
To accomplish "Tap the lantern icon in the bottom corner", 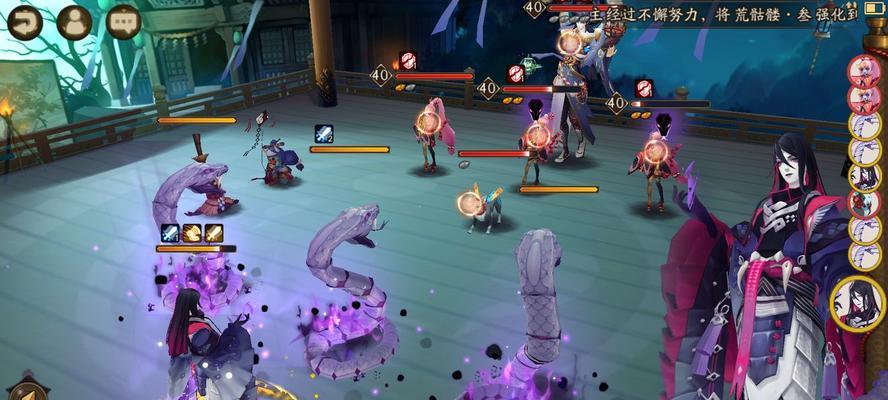I will [x=26, y=391].
